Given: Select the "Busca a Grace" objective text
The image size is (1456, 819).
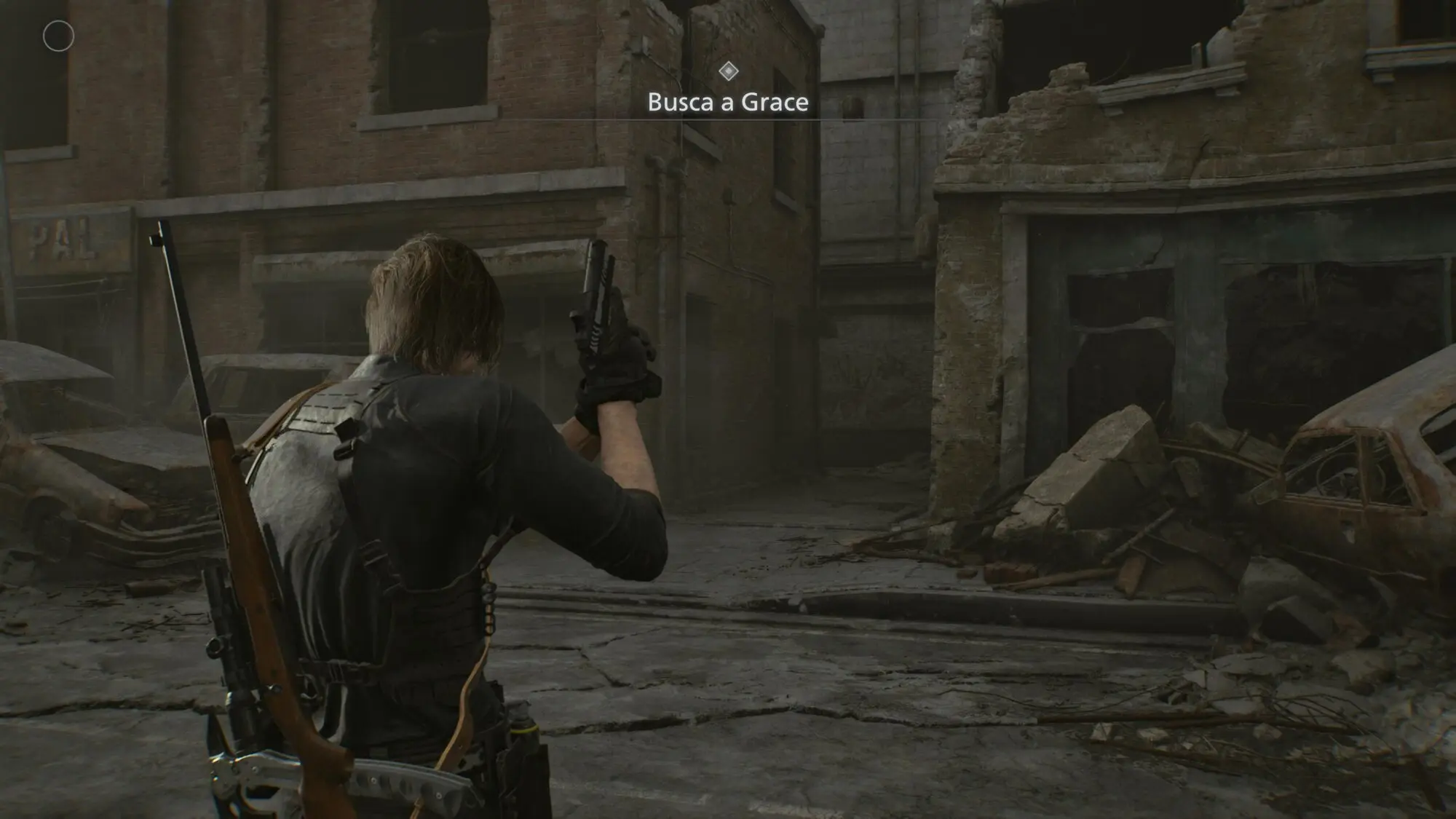Looking at the screenshot, I should pyautogui.click(x=728, y=102).
